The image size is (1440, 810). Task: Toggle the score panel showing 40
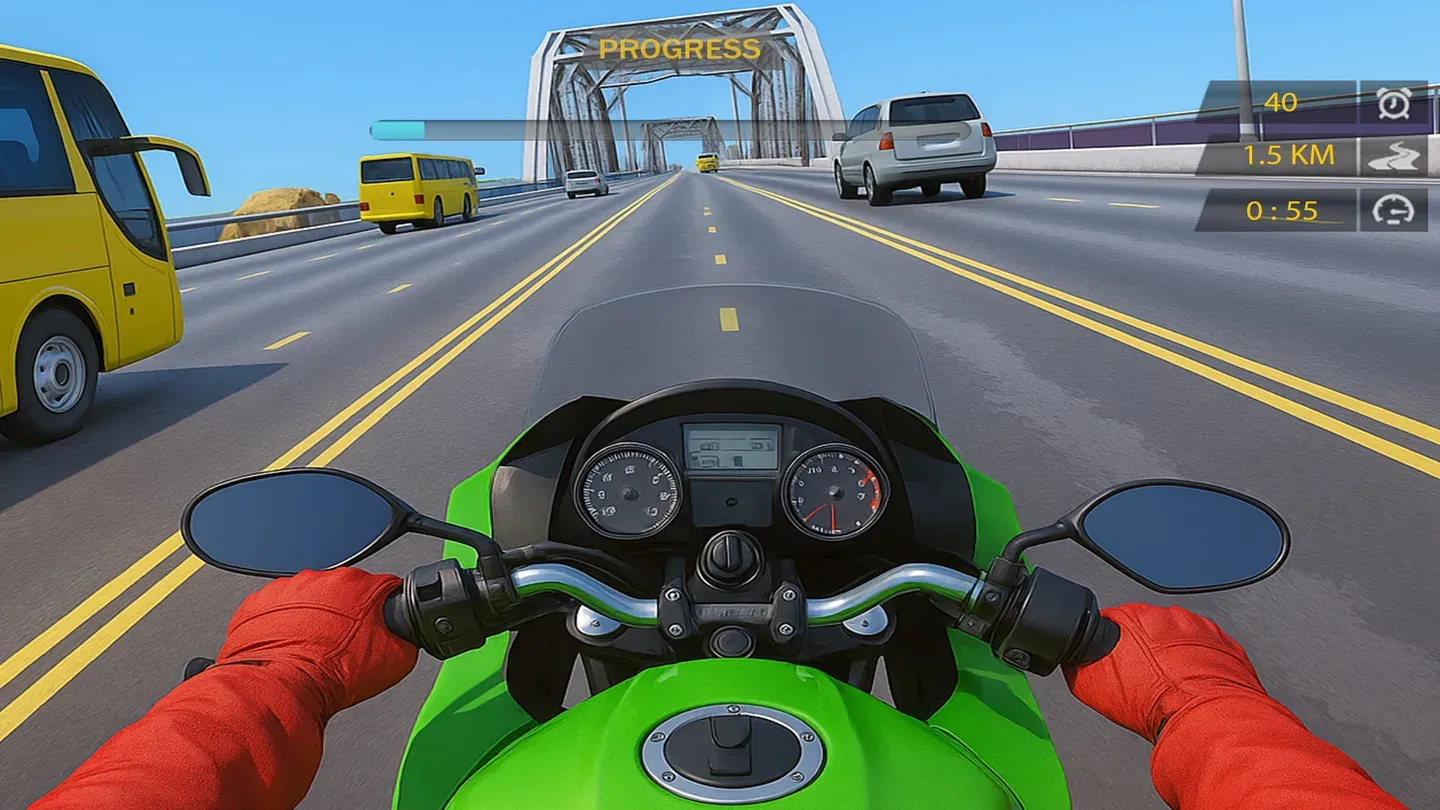click(1280, 101)
